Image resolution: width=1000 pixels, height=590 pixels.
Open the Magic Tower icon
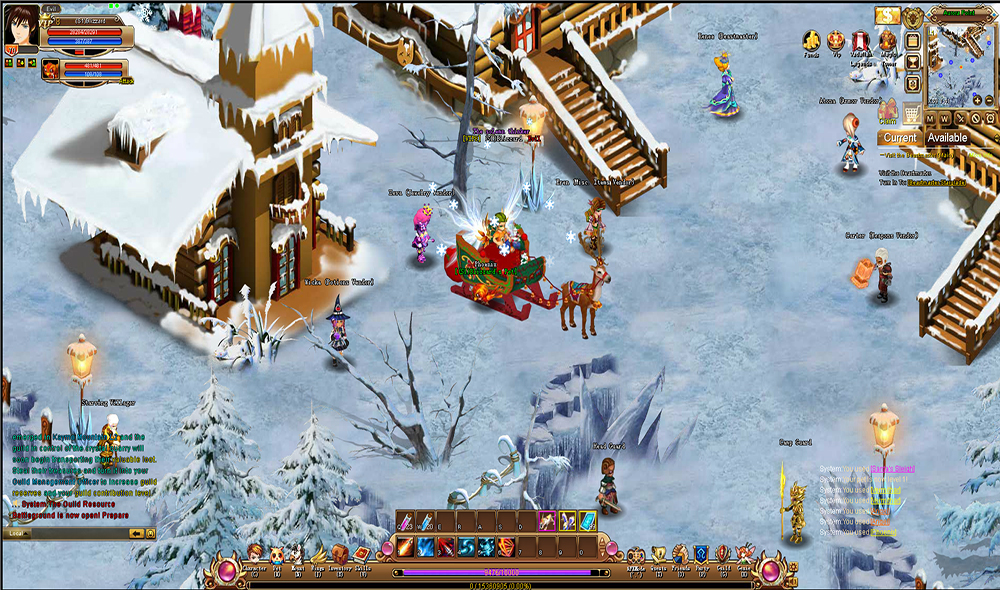tap(887, 41)
